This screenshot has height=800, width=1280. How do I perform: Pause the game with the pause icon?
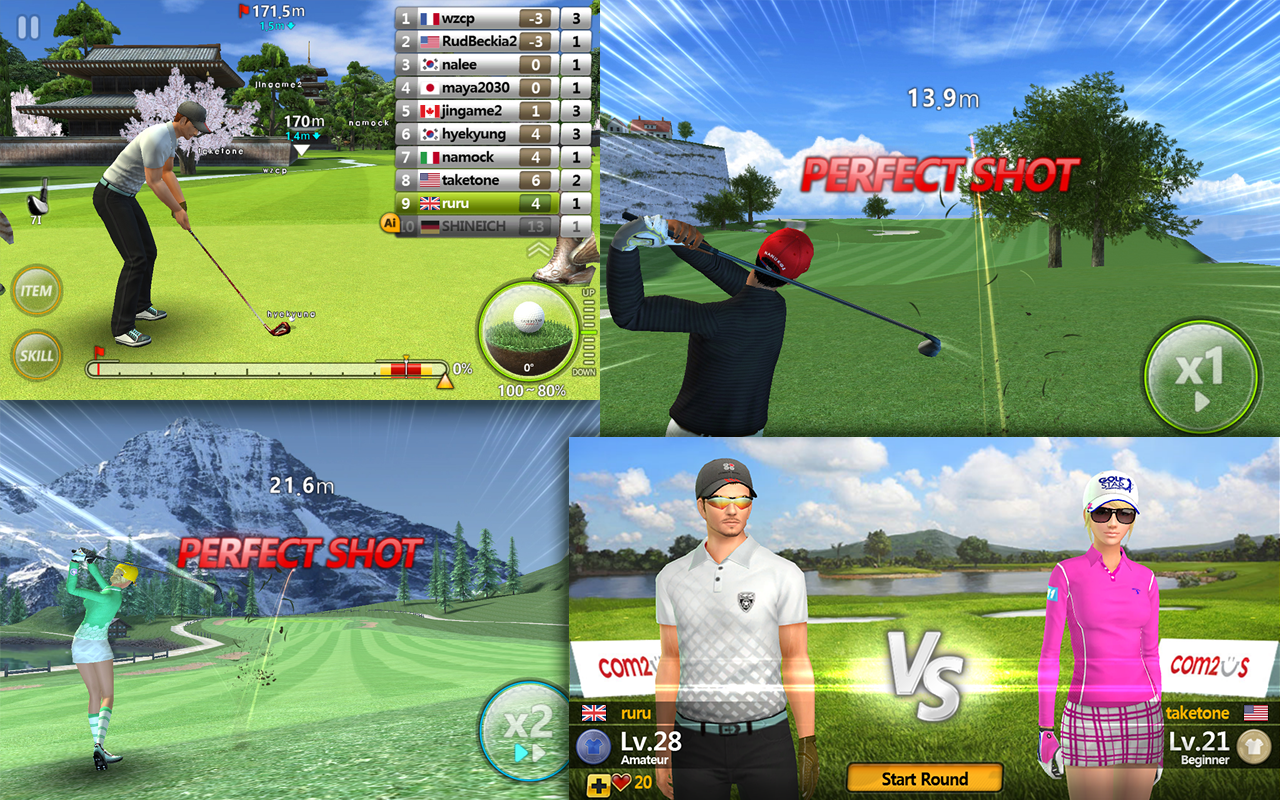29,29
